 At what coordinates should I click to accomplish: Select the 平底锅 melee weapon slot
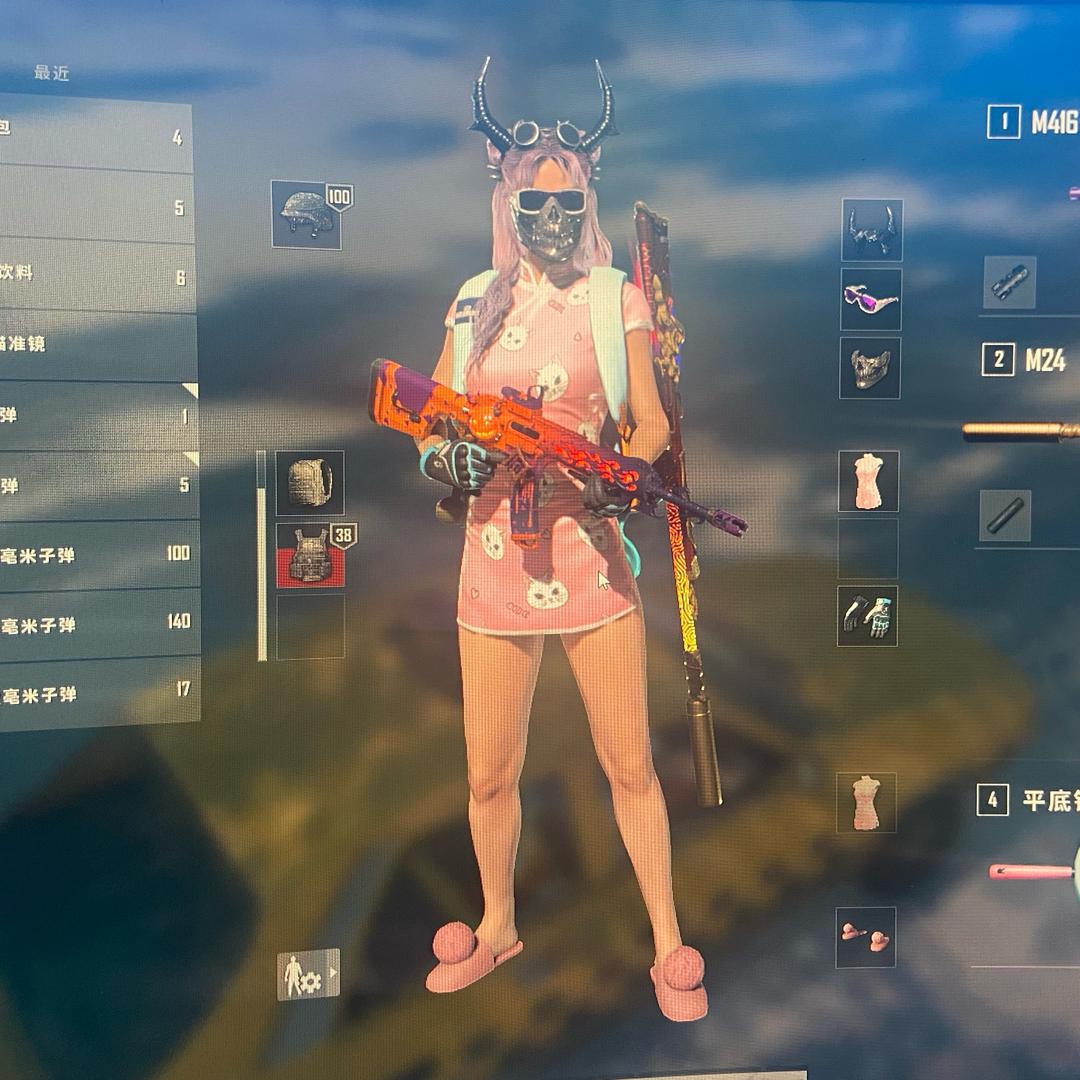tap(1028, 800)
